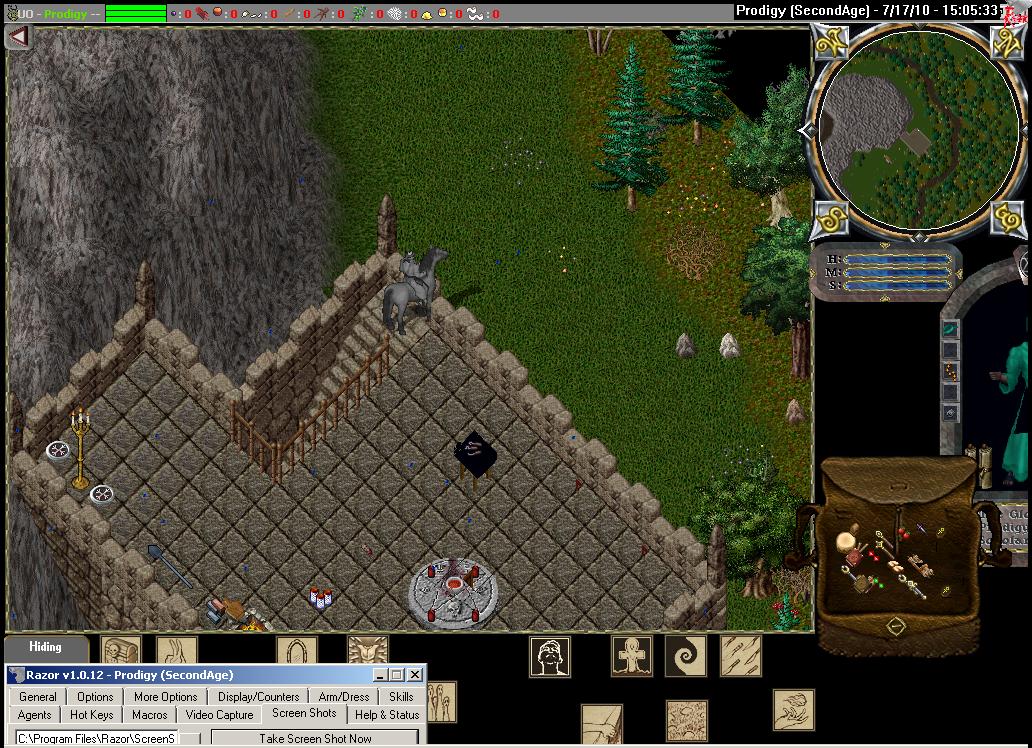1032x748 pixels.
Task: Use the meditating face icon
Action: (549, 657)
